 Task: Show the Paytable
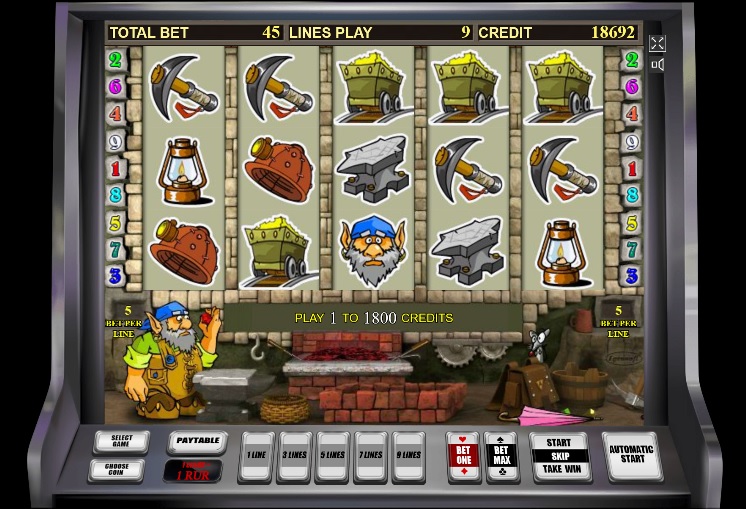(x=196, y=441)
